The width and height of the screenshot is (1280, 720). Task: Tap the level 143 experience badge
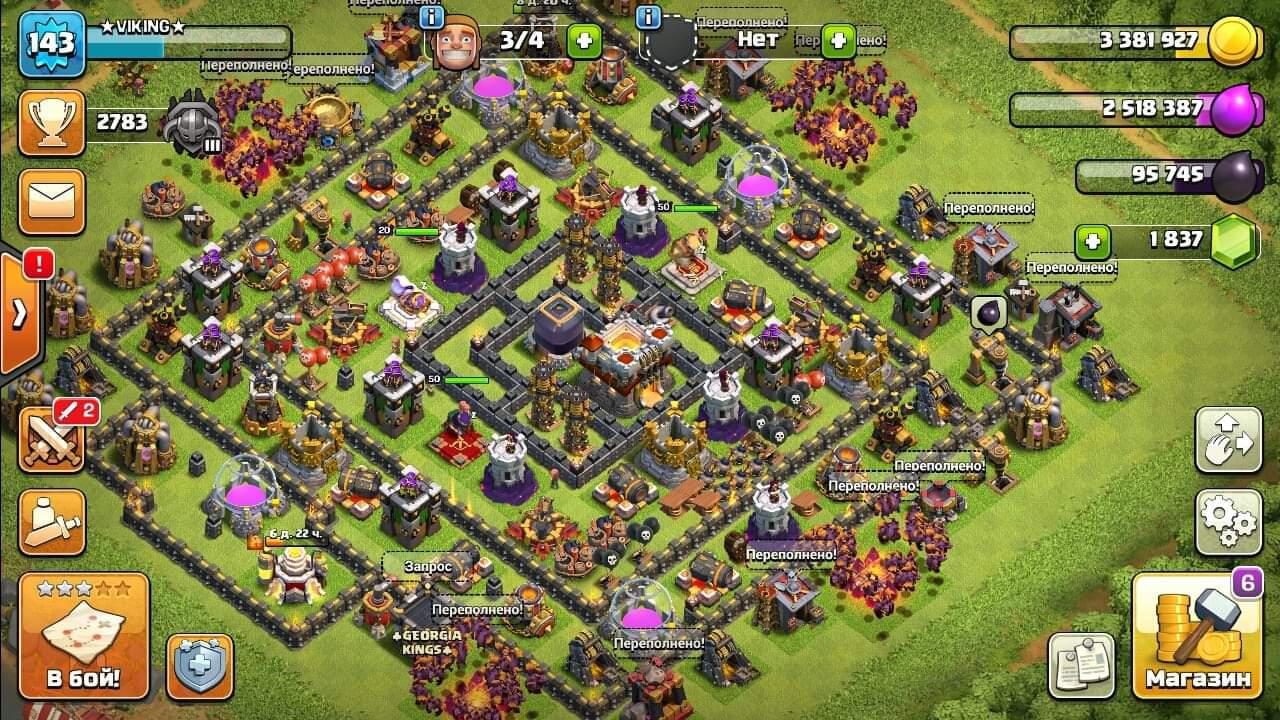point(50,45)
